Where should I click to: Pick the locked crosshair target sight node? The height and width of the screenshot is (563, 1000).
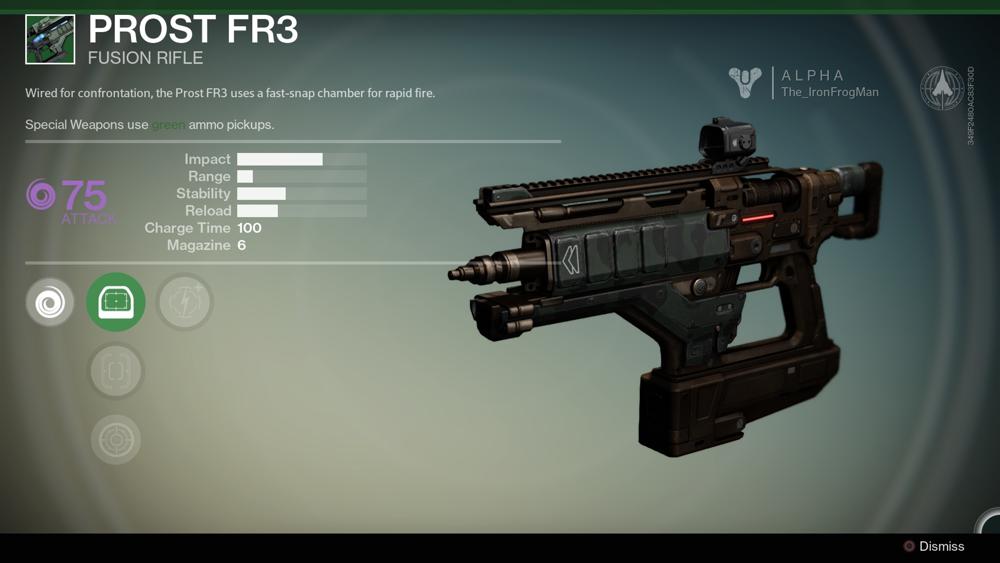[116, 439]
